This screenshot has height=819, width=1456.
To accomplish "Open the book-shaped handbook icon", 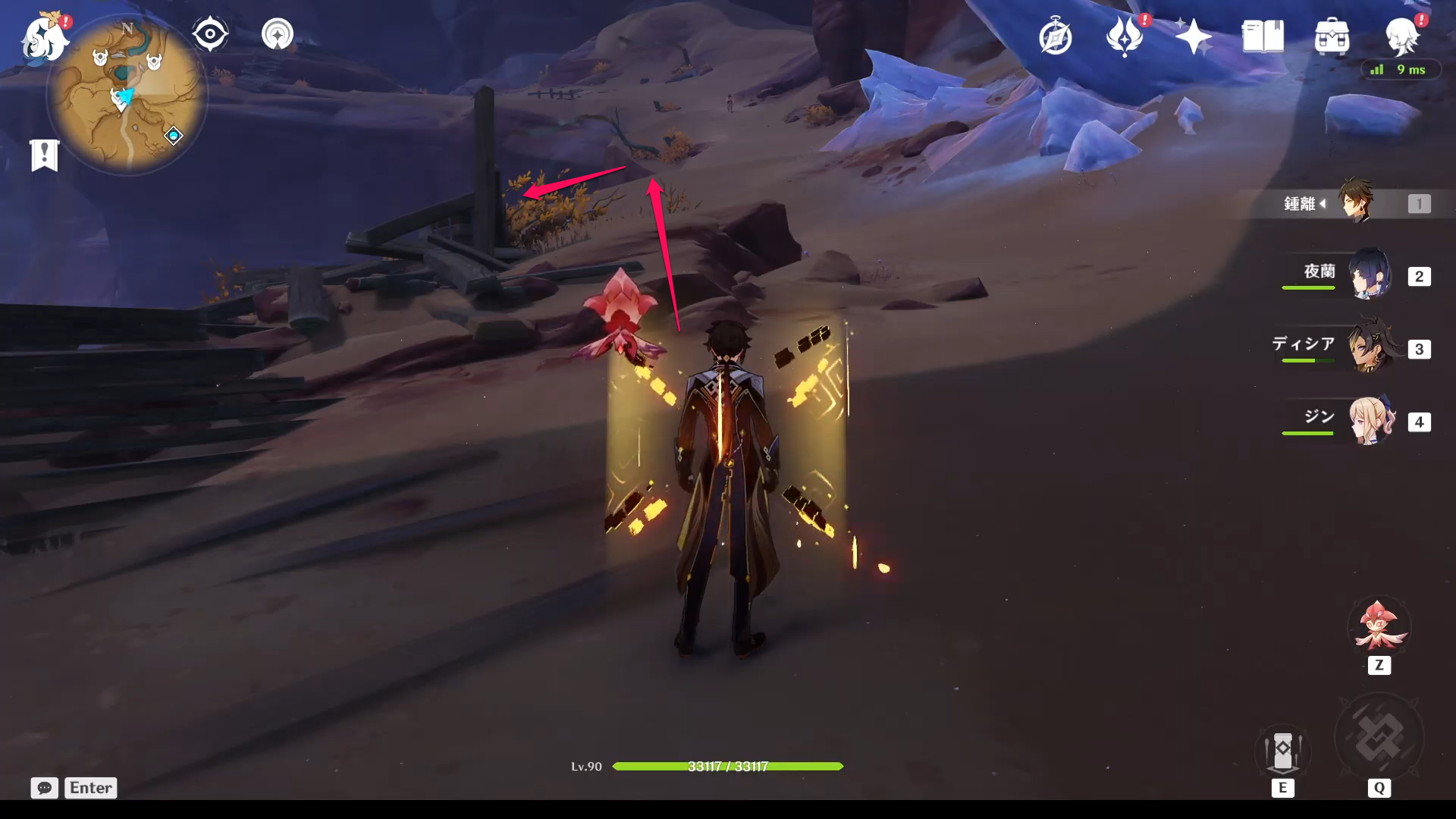I will tap(1263, 36).
